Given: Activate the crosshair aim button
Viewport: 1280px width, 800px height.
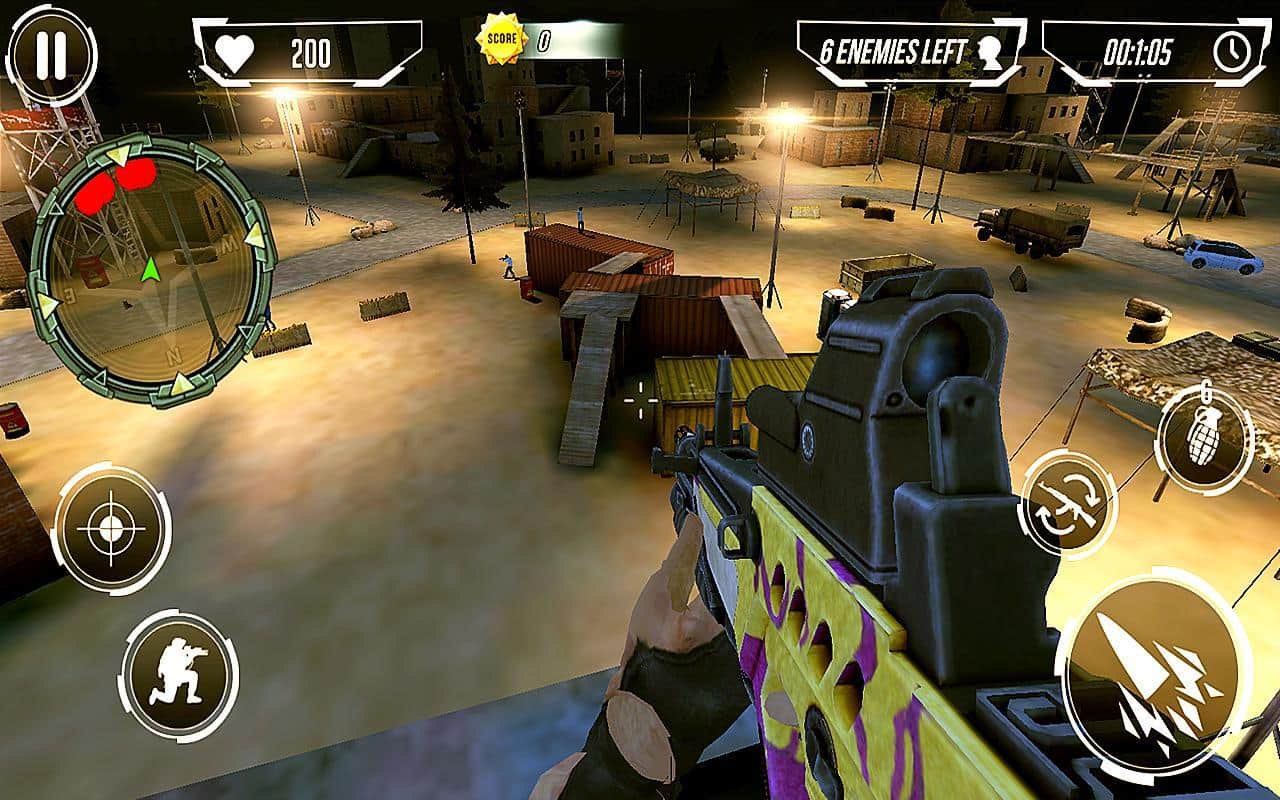Looking at the screenshot, I should tap(111, 527).
